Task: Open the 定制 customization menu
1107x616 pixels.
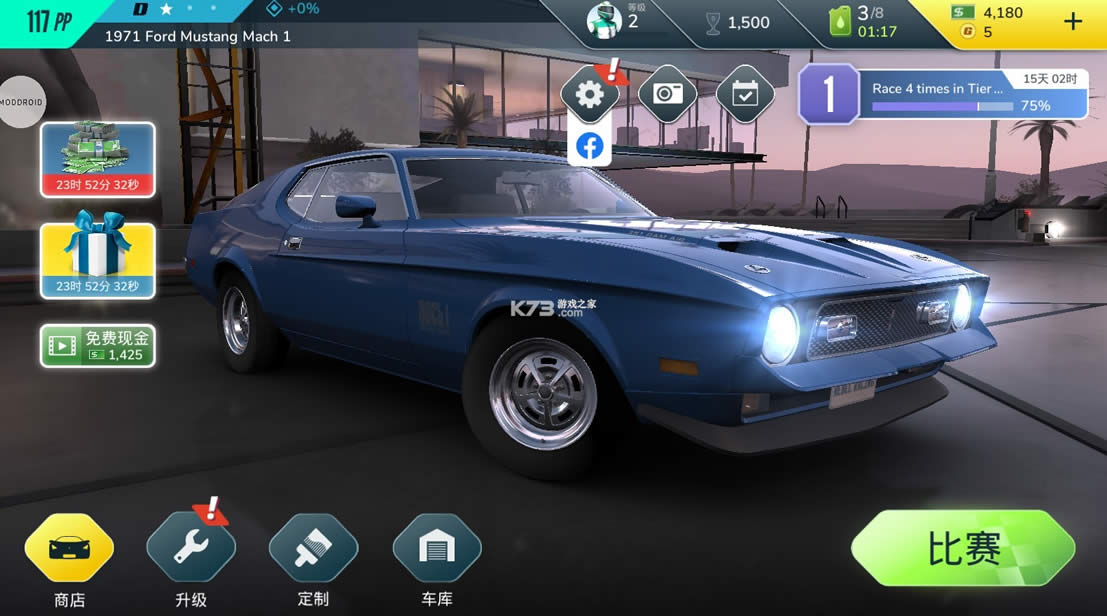Action: (x=313, y=548)
